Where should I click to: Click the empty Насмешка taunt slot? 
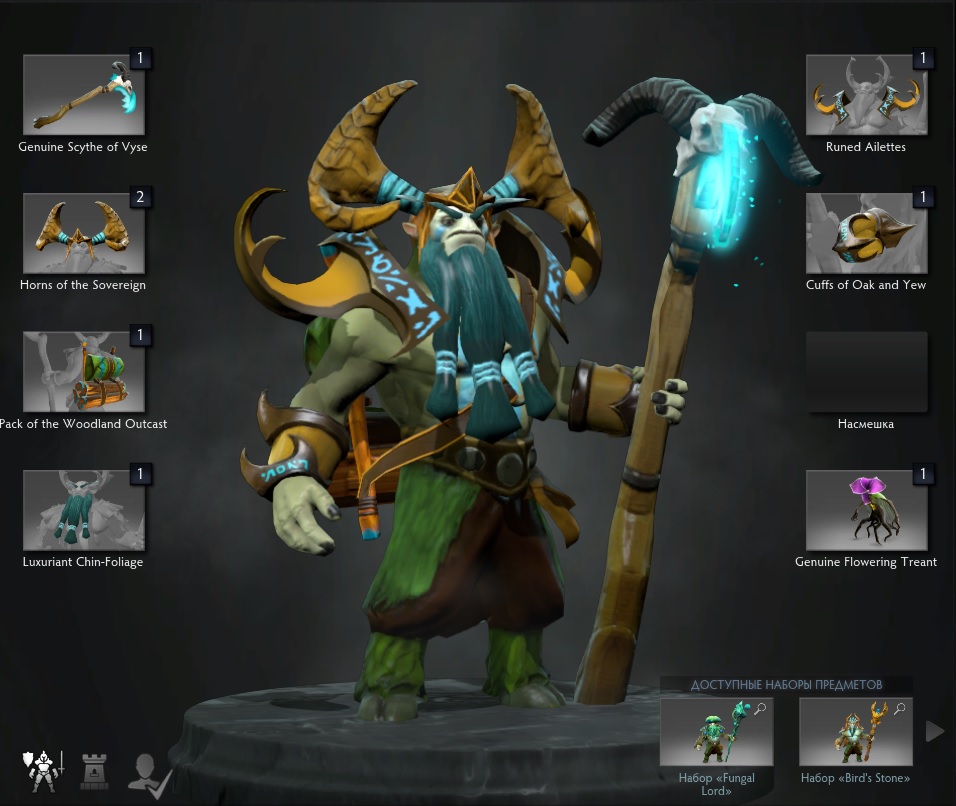866,372
